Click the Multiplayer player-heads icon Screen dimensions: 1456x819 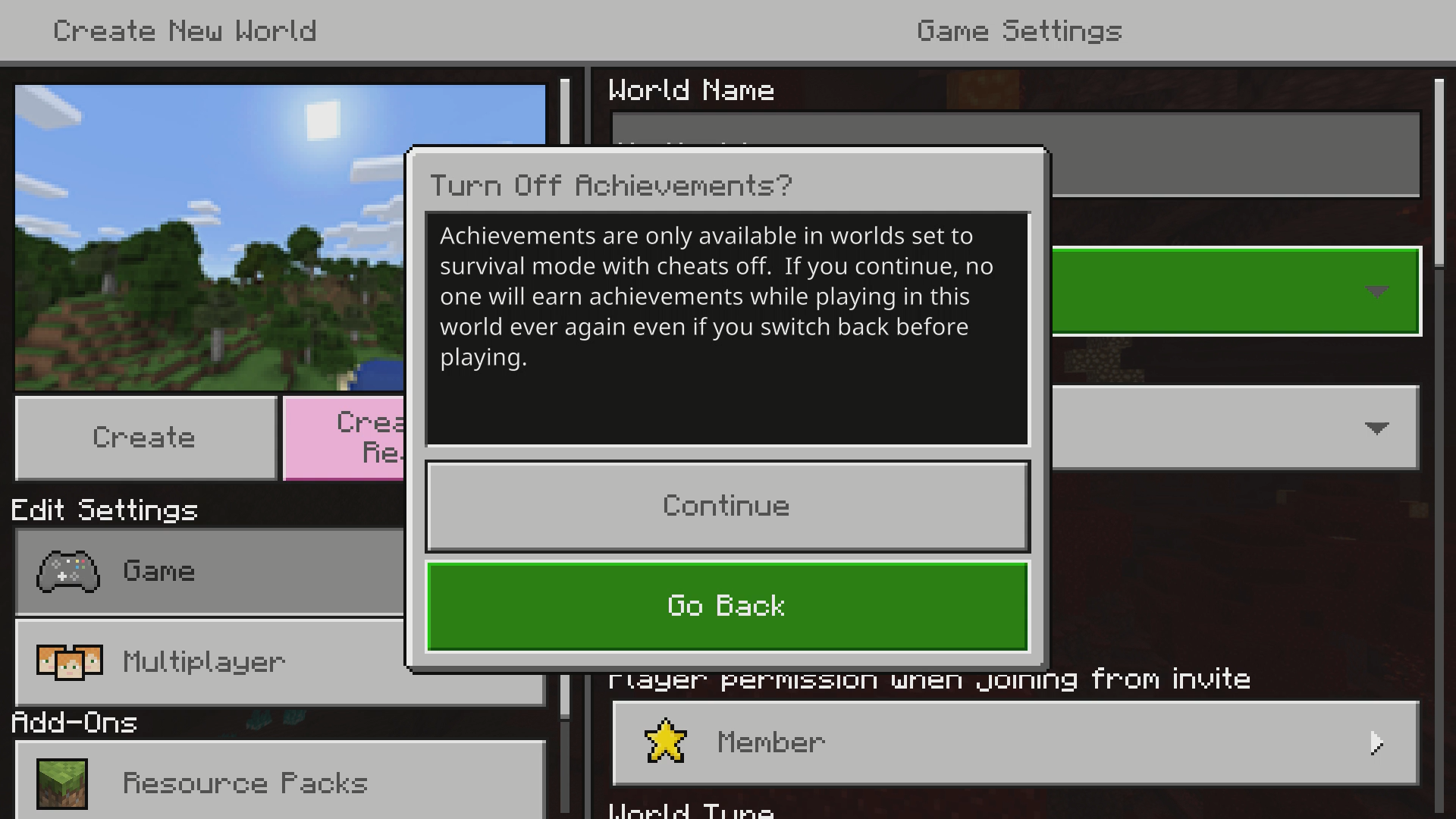(70, 662)
